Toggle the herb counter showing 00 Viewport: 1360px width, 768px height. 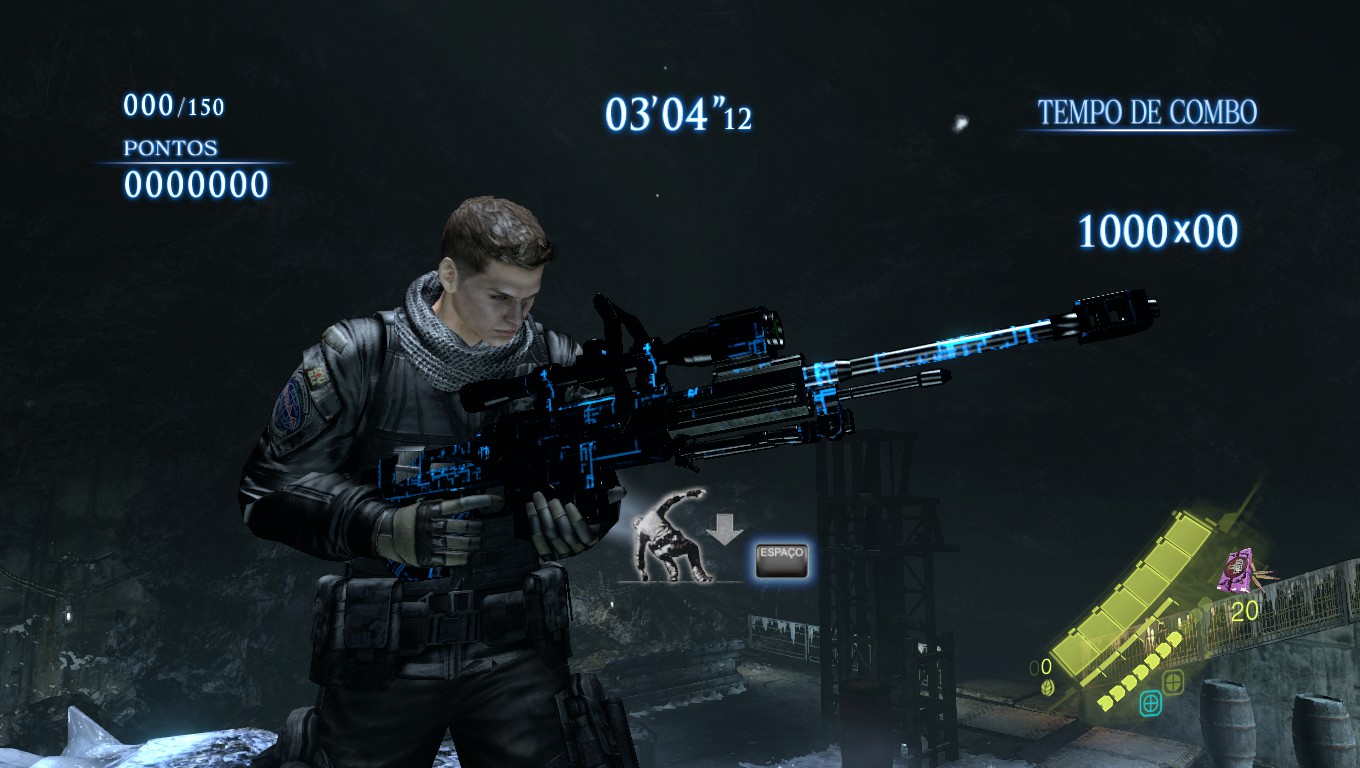1040,665
